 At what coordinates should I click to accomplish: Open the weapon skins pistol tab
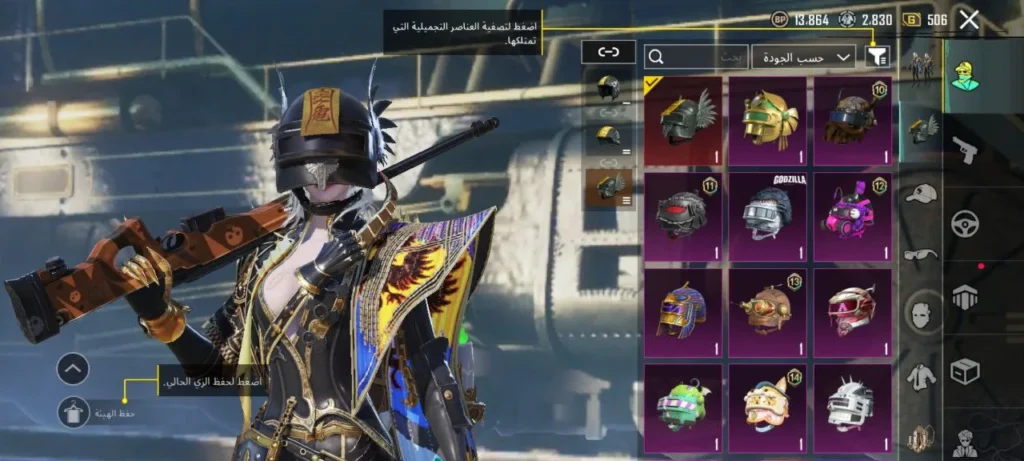pyautogui.click(x=963, y=150)
